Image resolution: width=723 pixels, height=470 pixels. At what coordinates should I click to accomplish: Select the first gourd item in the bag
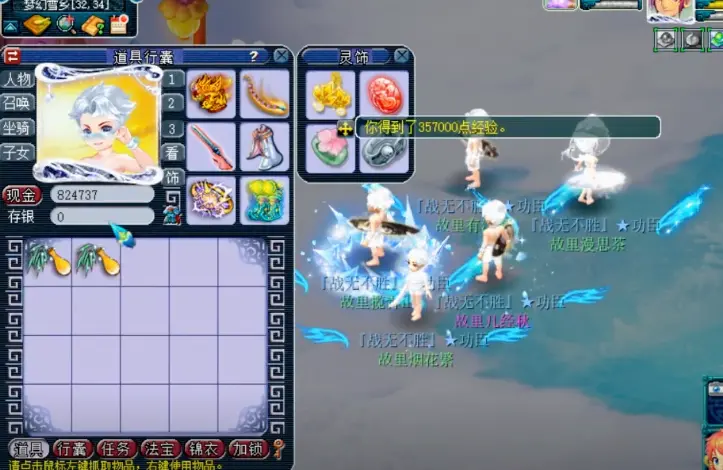click(x=46, y=259)
